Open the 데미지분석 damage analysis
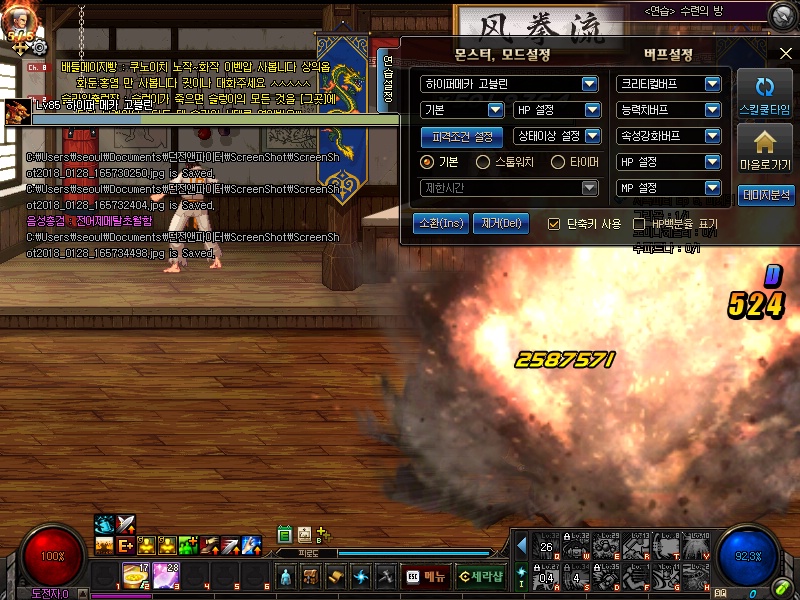 pos(765,196)
